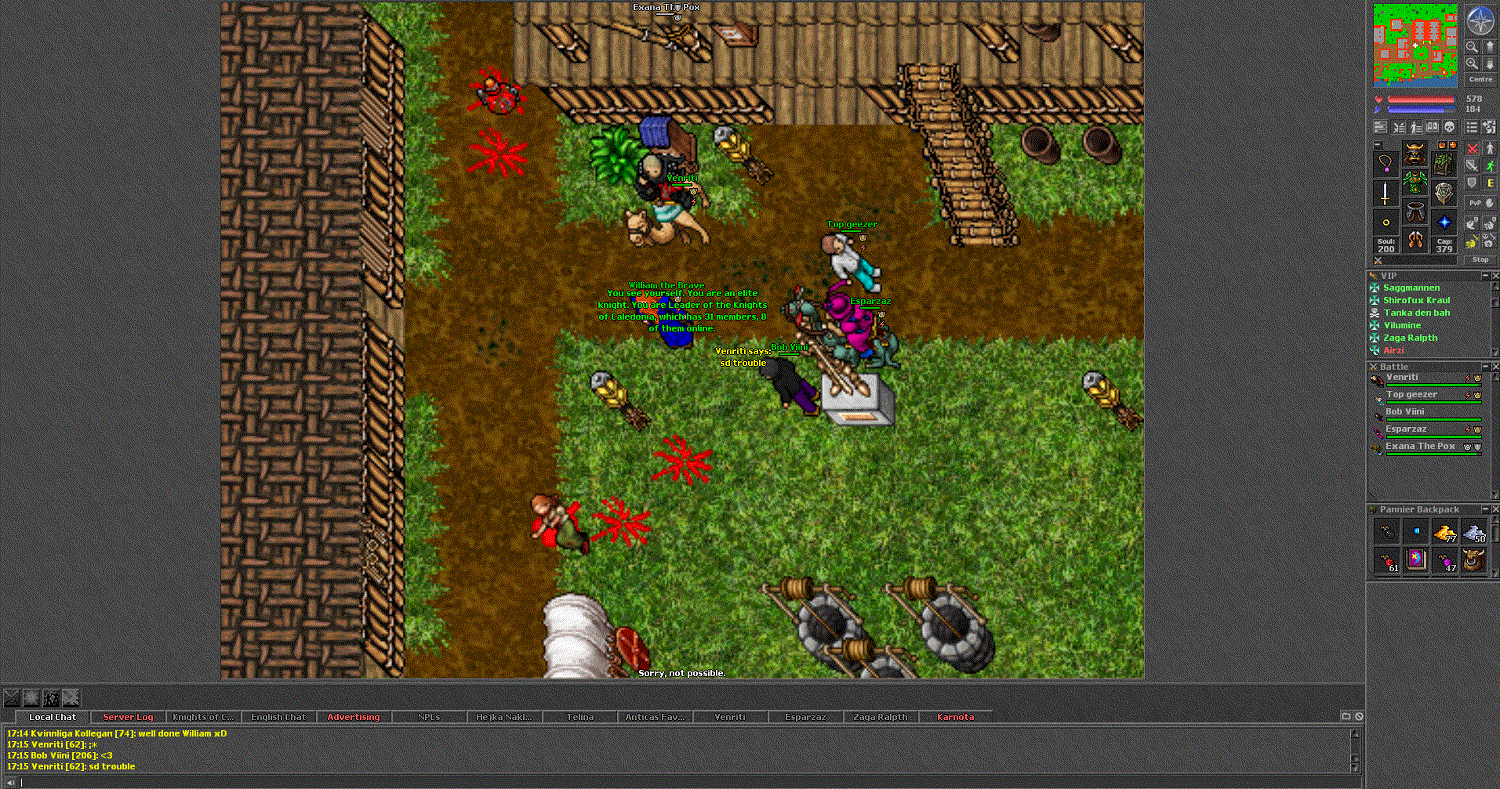Select the green armor slot
Screen dimensions: 1500x789
1414,182
